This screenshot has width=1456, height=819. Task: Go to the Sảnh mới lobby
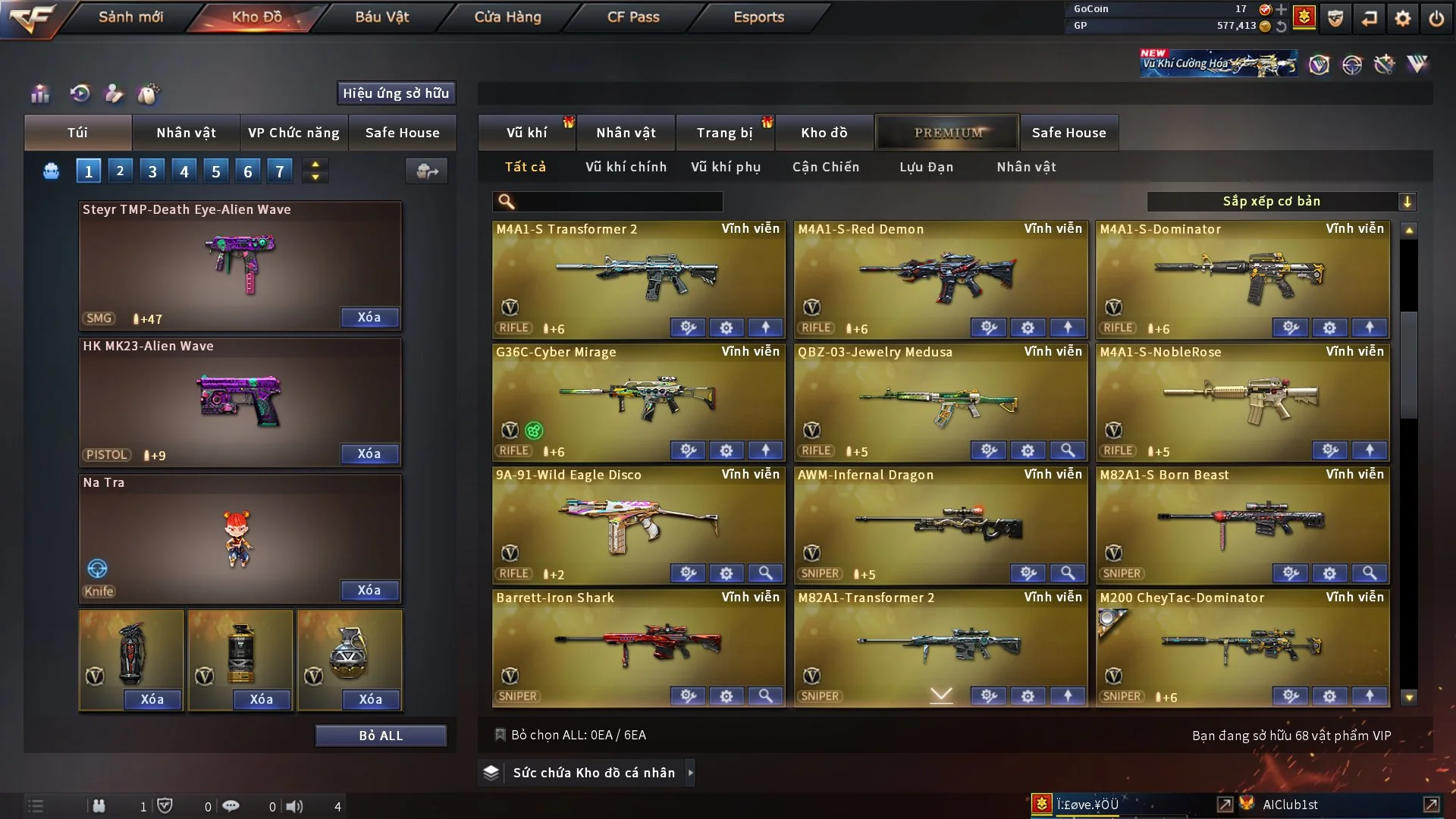pyautogui.click(x=130, y=17)
